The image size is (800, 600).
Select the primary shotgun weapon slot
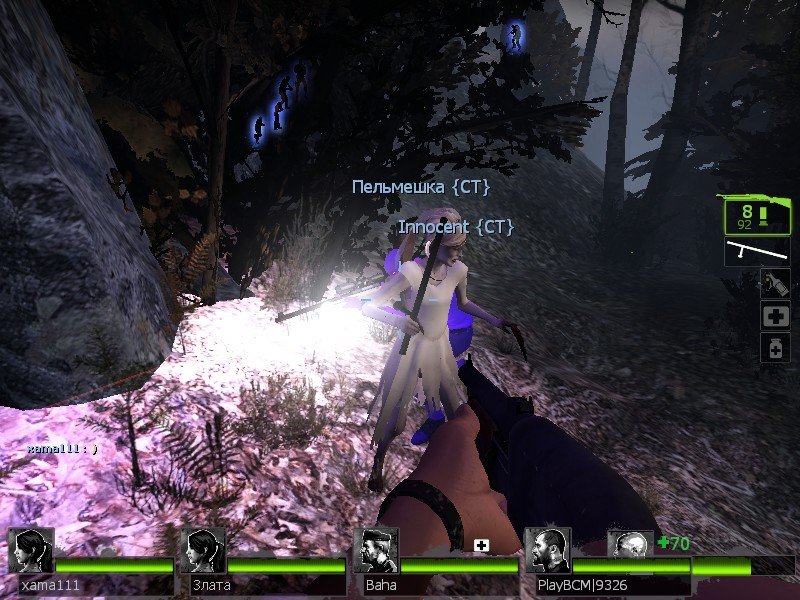point(757,214)
